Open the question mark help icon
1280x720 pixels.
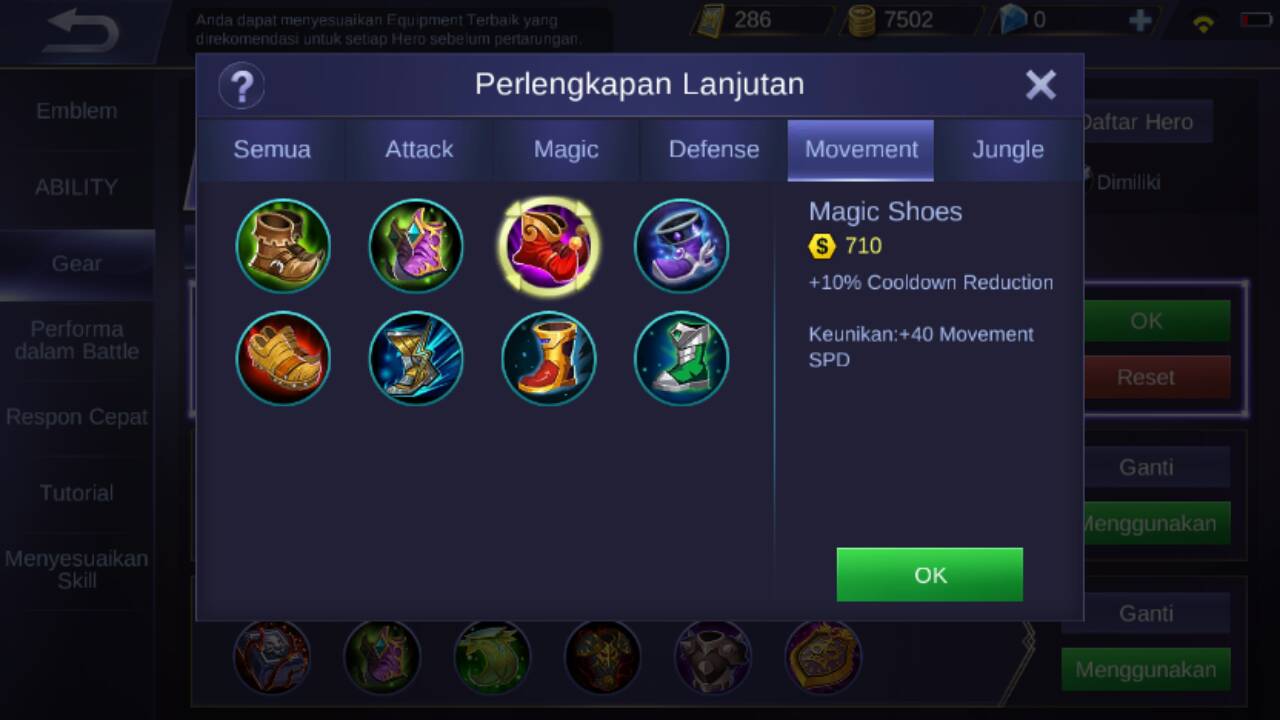[241, 86]
